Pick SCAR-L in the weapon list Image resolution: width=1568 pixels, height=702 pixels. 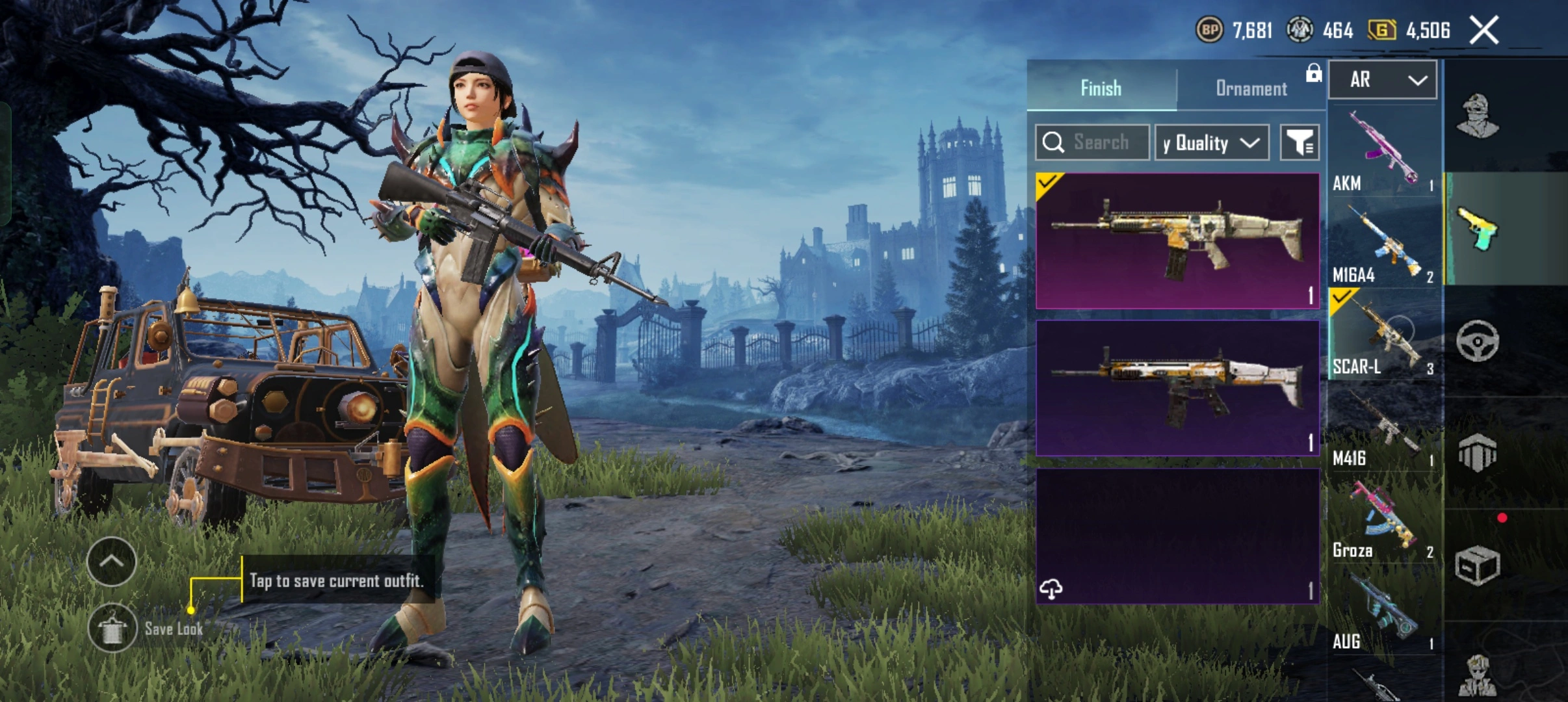coord(1383,335)
